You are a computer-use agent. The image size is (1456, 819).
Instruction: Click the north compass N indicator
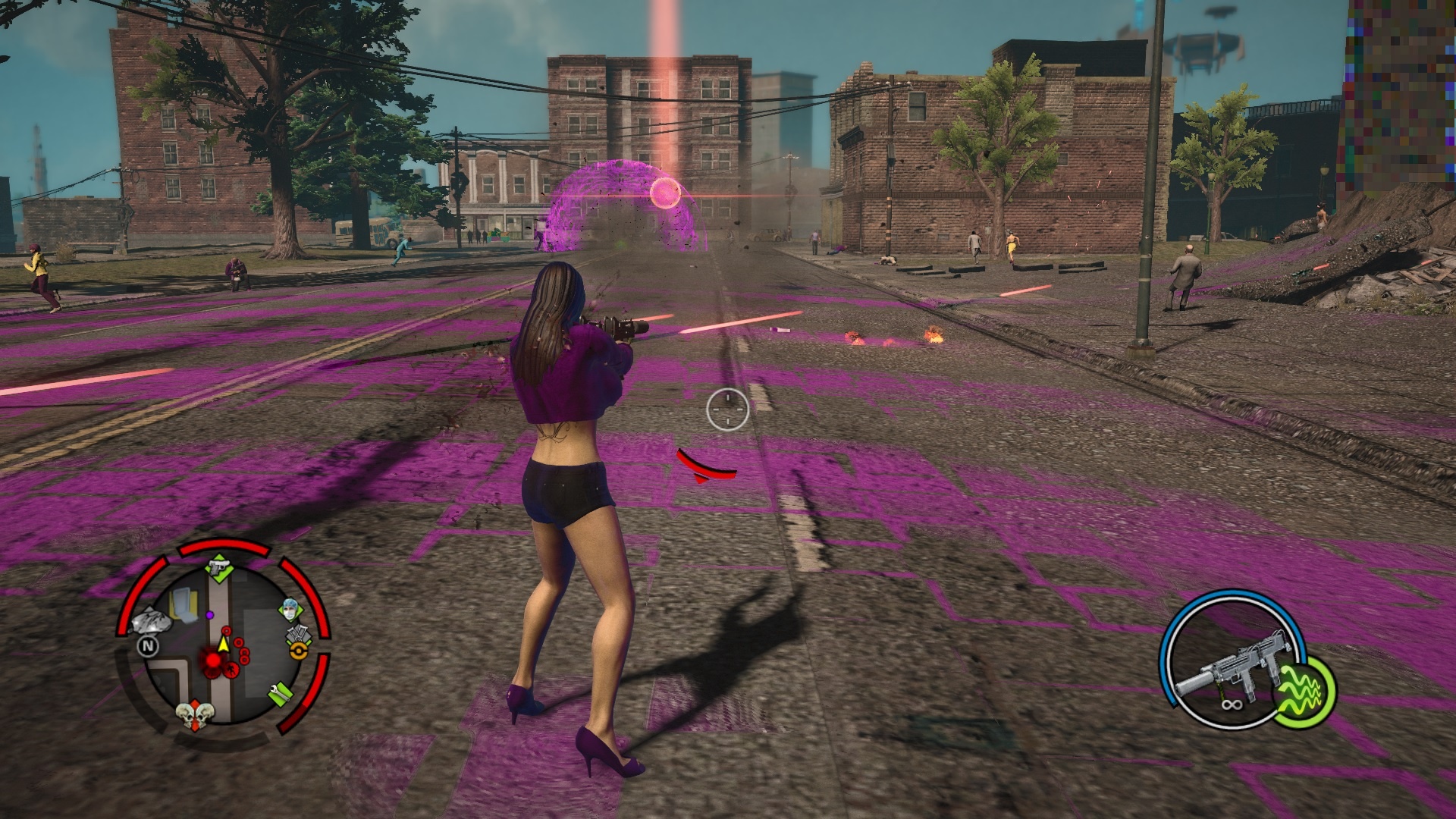[147, 646]
